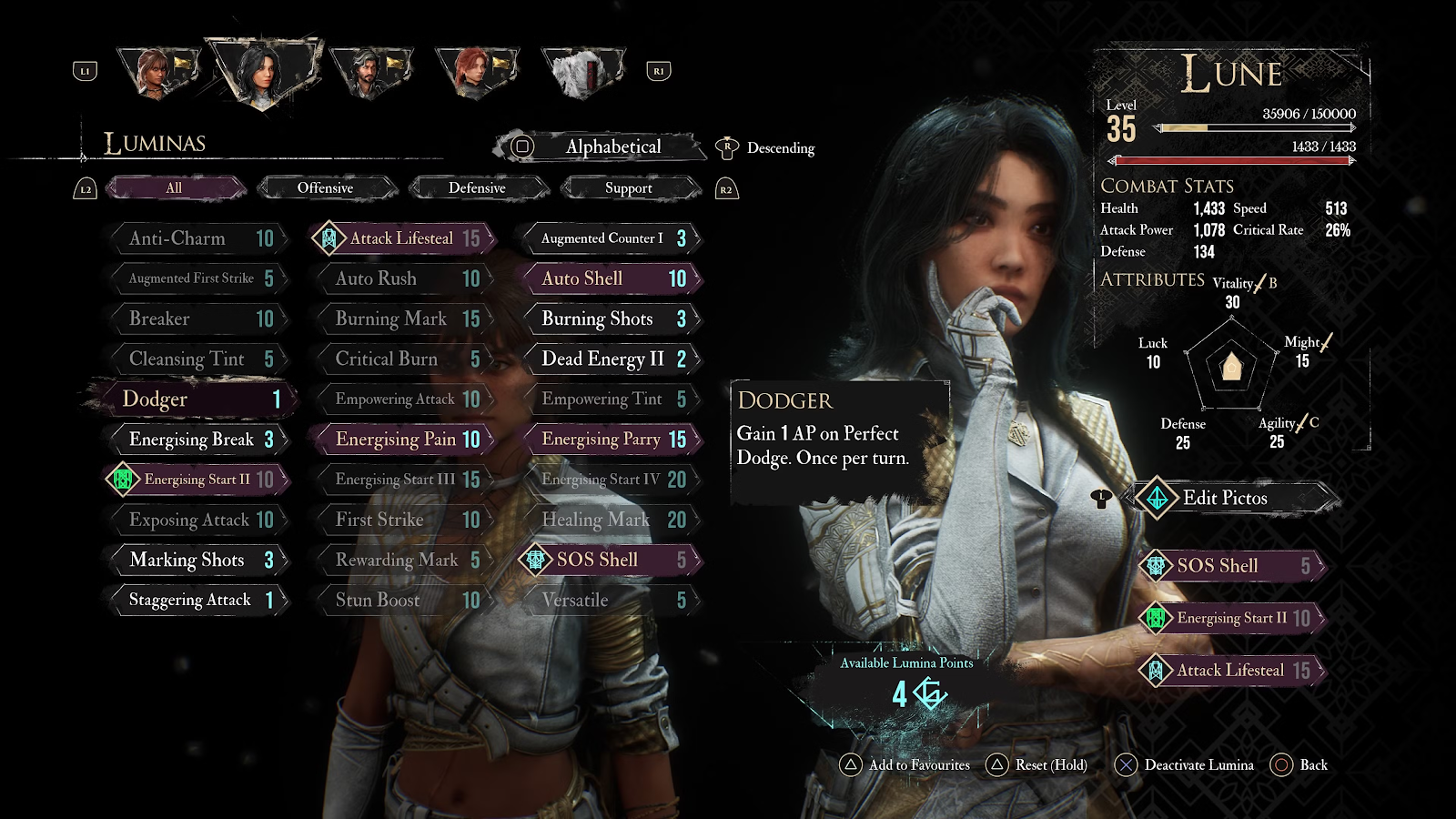
Task: Open the Support luminas tab
Action: [x=629, y=188]
